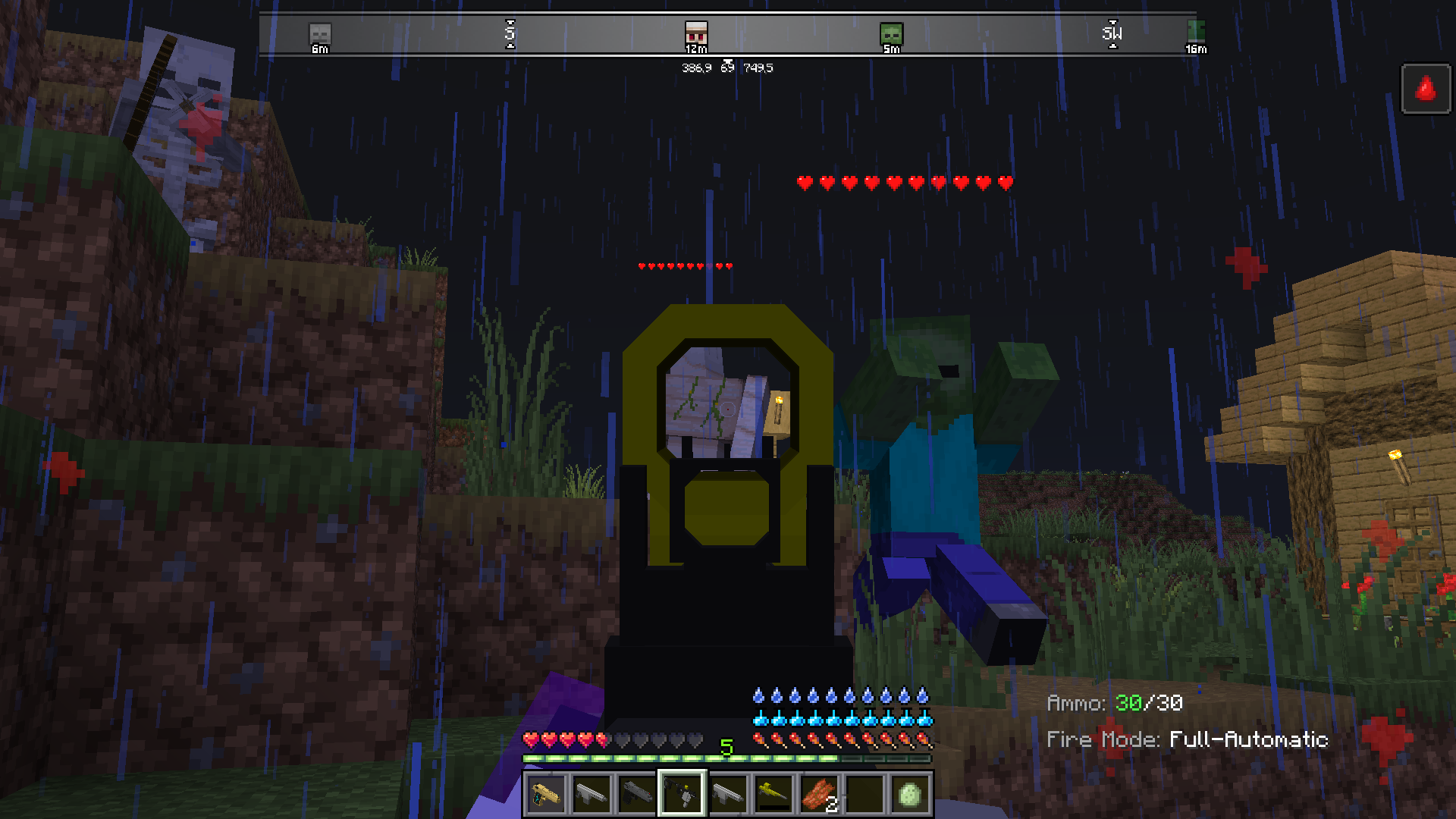Click the S direction marker on the compass bar
1456x819 pixels.
point(511,33)
